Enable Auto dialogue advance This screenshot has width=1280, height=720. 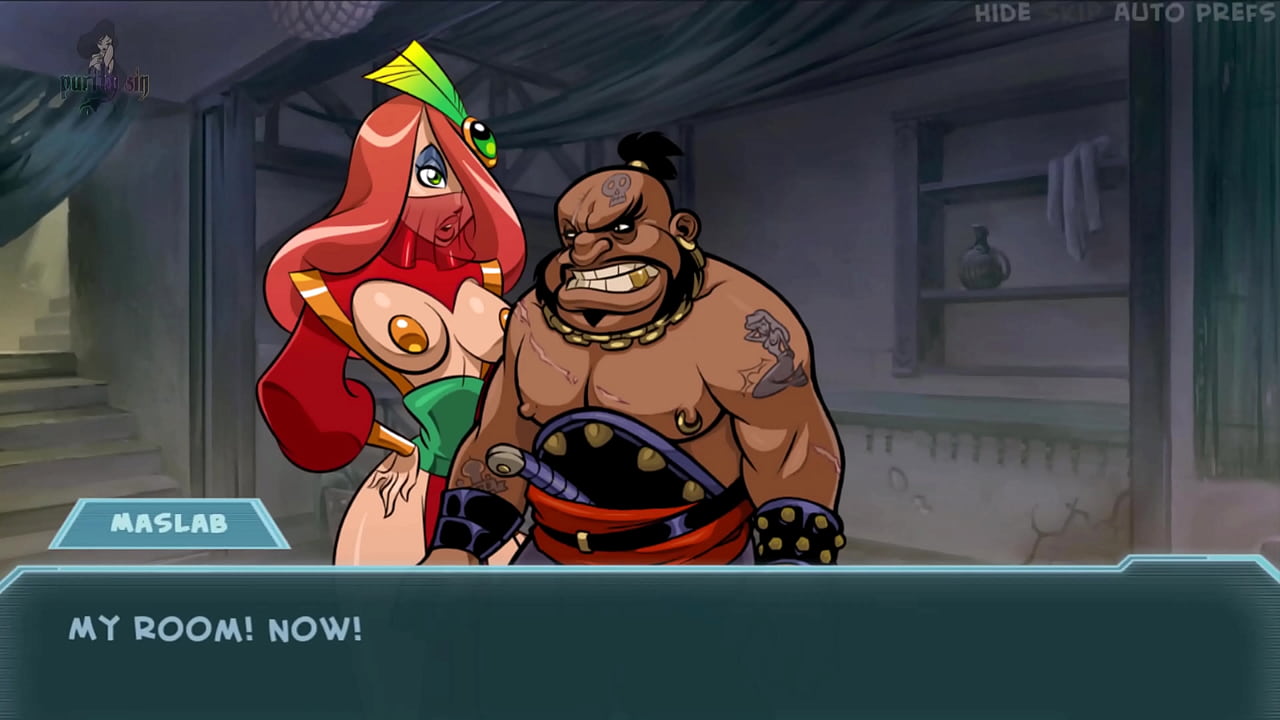pyautogui.click(x=1150, y=13)
